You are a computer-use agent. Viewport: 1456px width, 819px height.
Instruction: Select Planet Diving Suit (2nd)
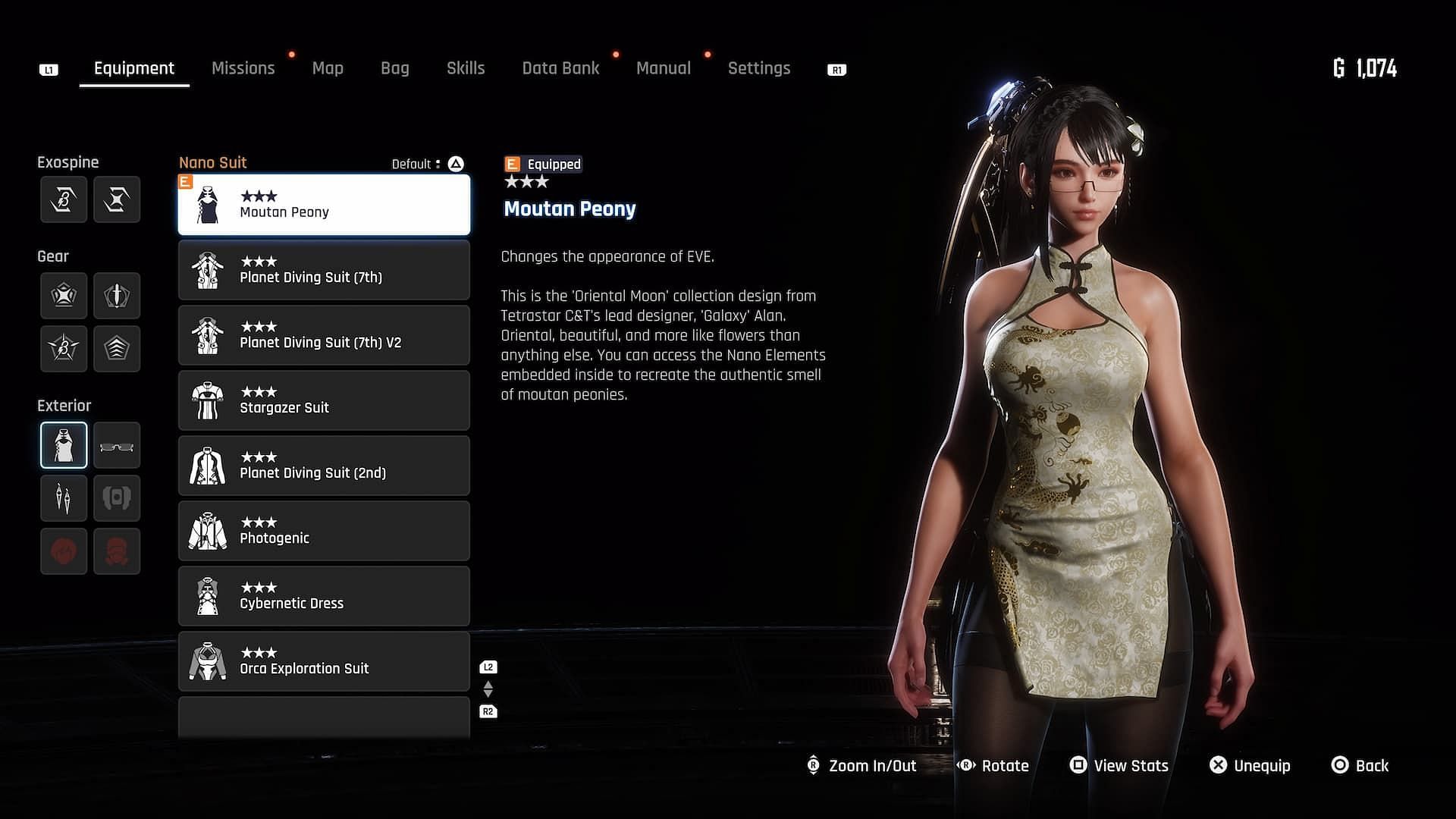point(324,466)
